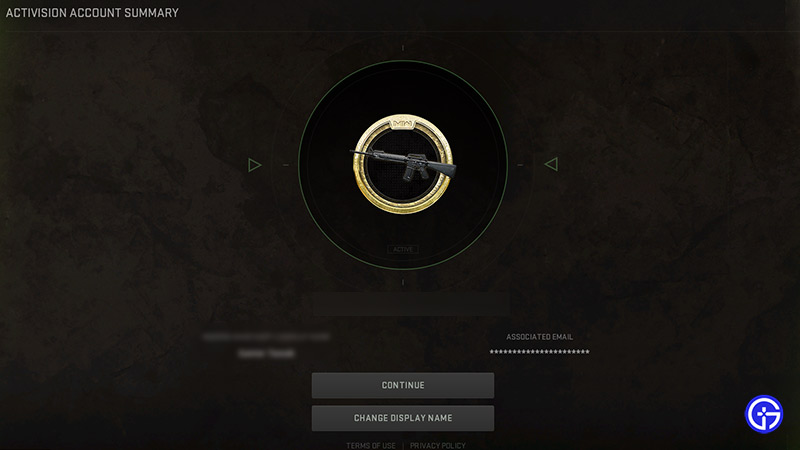Viewport: 800px width, 450px height.
Task: Click the Continue button
Action: pyautogui.click(x=402, y=385)
